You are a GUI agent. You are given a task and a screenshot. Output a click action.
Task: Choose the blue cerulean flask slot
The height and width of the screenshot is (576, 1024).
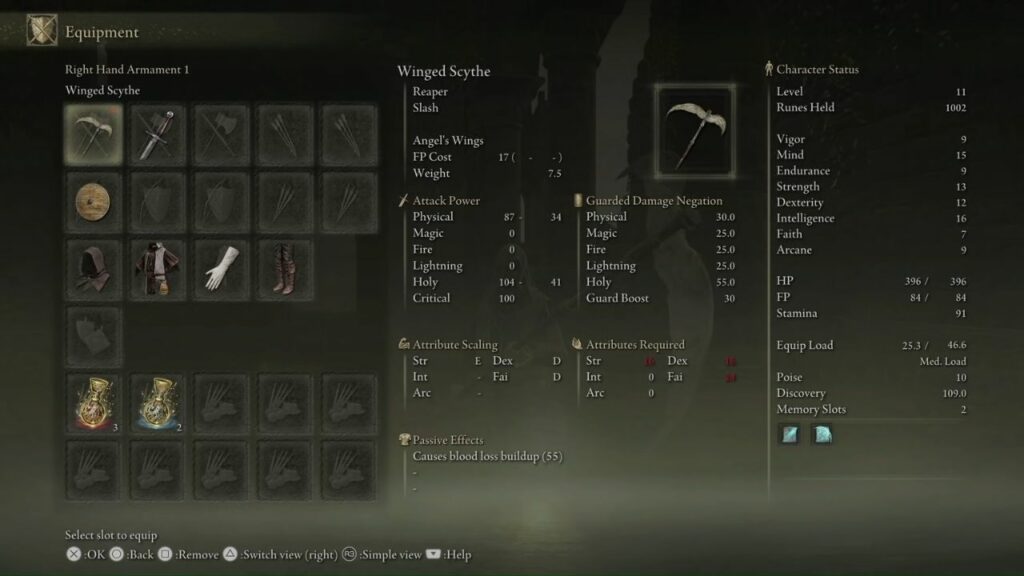tap(158, 403)
